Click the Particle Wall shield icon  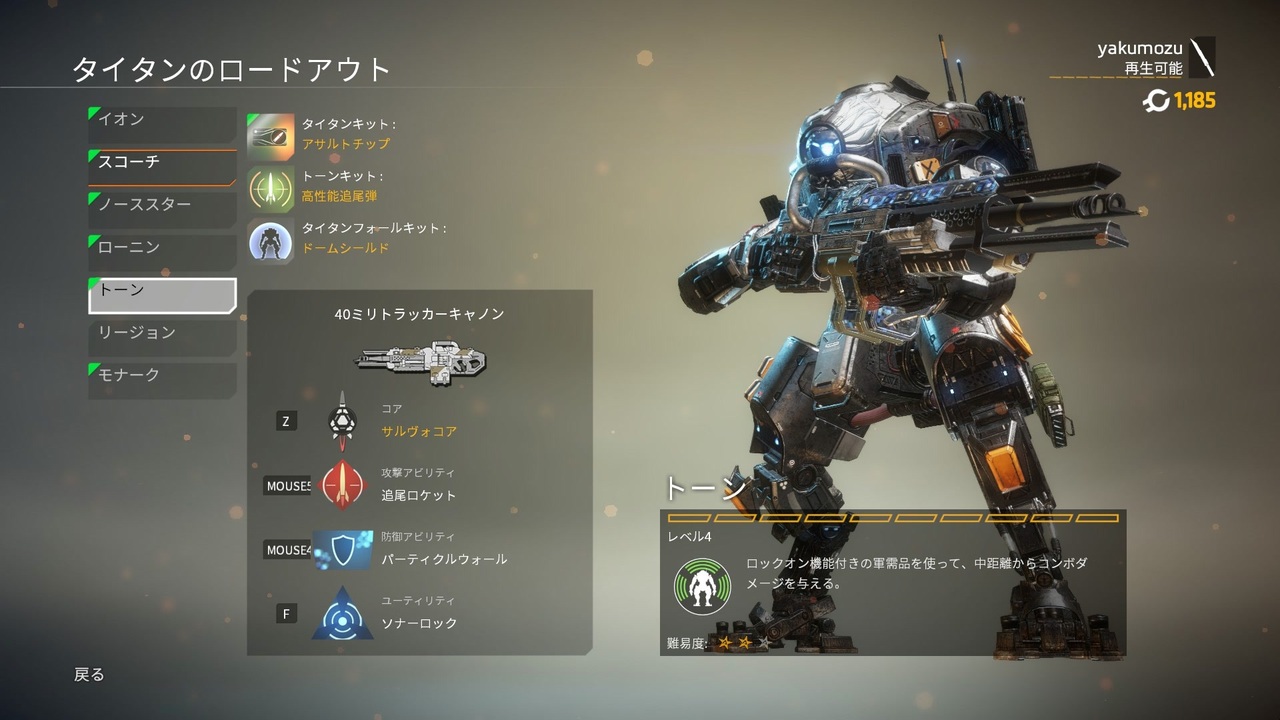341,549
